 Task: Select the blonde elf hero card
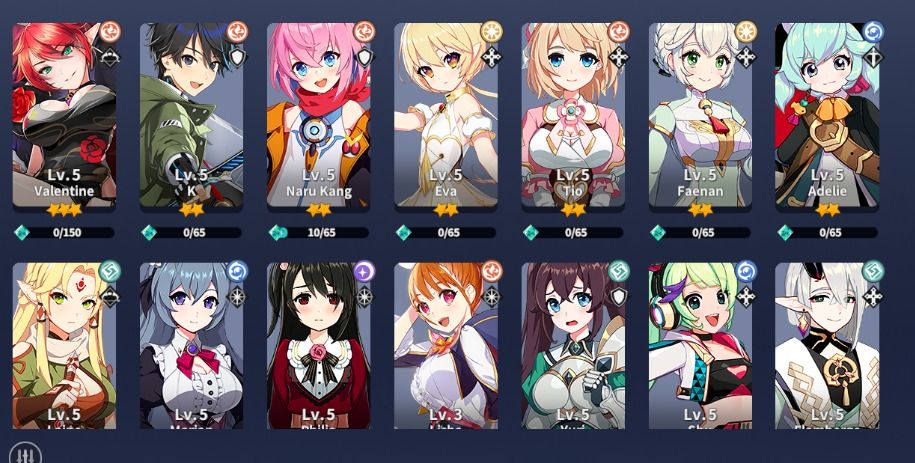(64, 345)
